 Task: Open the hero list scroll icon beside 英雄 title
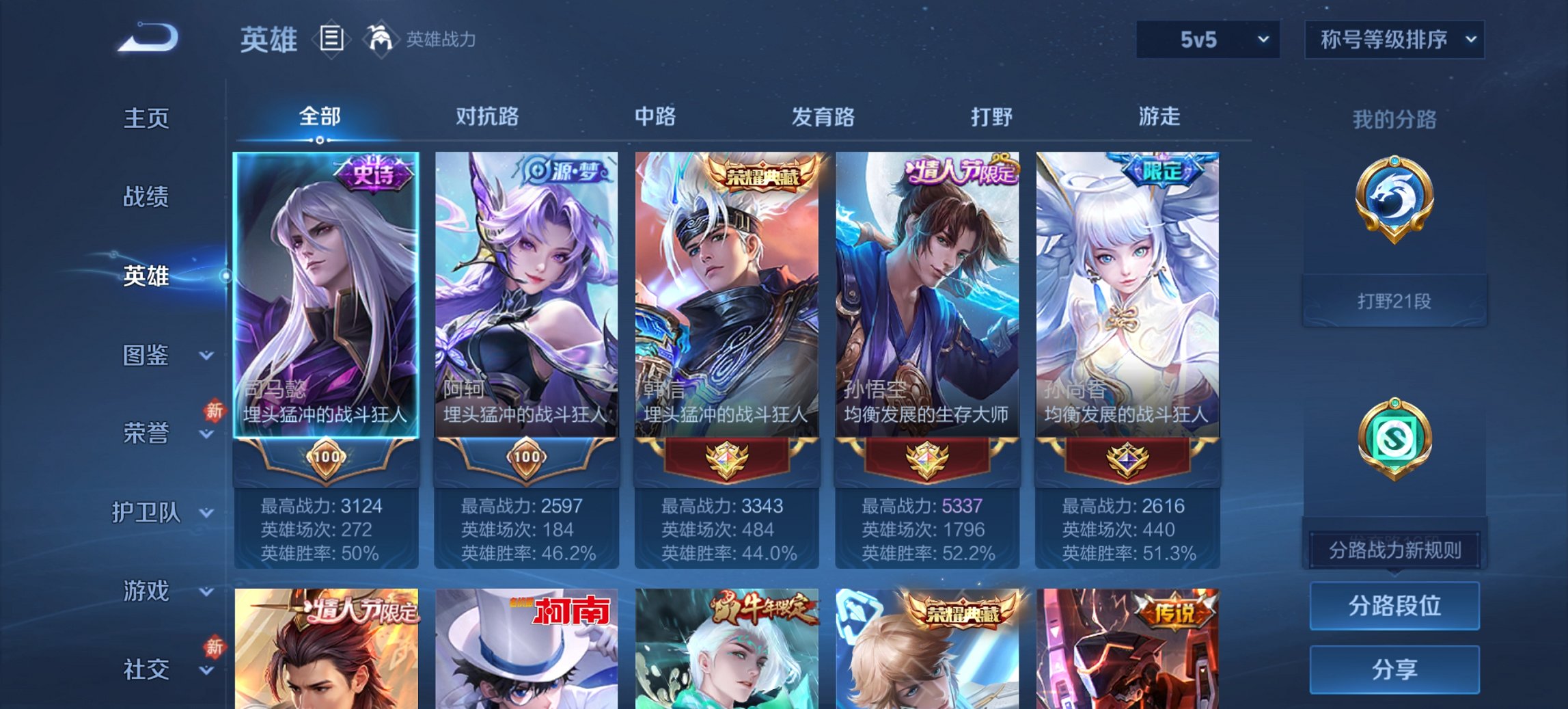331,39
